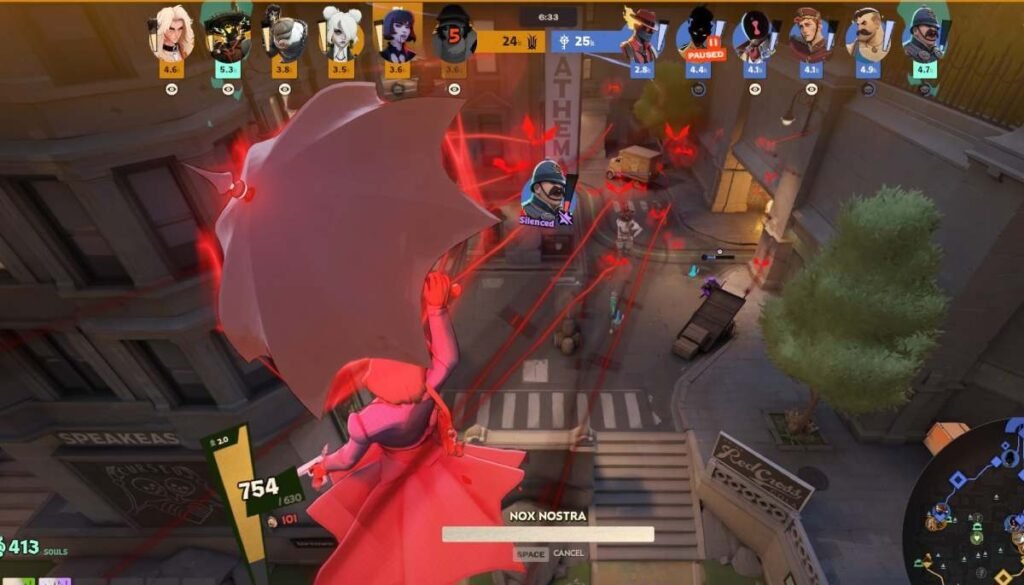Image resolution: width=1024 pixels, height=585 pixels.
Task: Click the Silenced hero marker portrait
Action: pos(547,190)
